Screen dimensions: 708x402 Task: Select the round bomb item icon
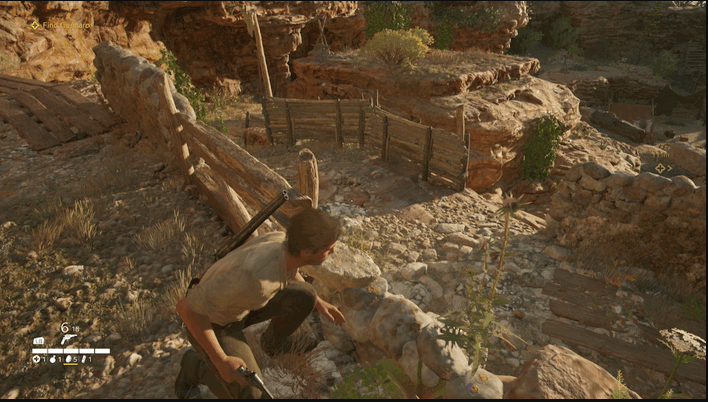[53, 360]
